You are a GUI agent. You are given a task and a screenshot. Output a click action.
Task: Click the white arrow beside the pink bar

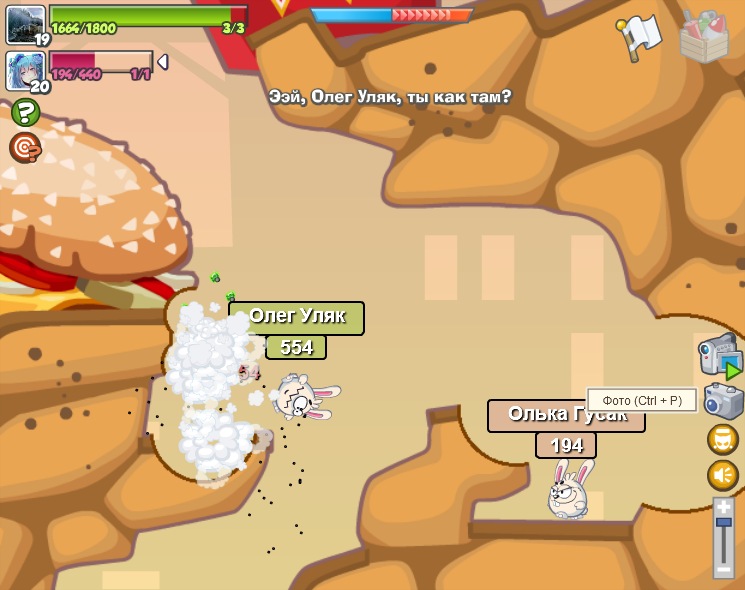[x=163, y=62]
